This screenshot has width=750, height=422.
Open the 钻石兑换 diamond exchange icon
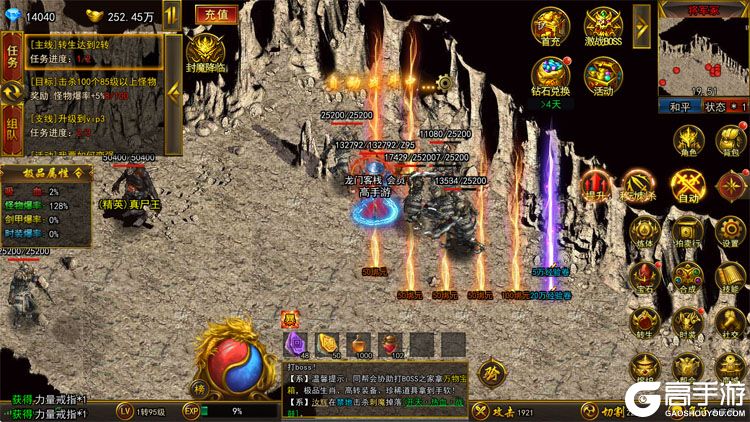(x=551, y=75)
